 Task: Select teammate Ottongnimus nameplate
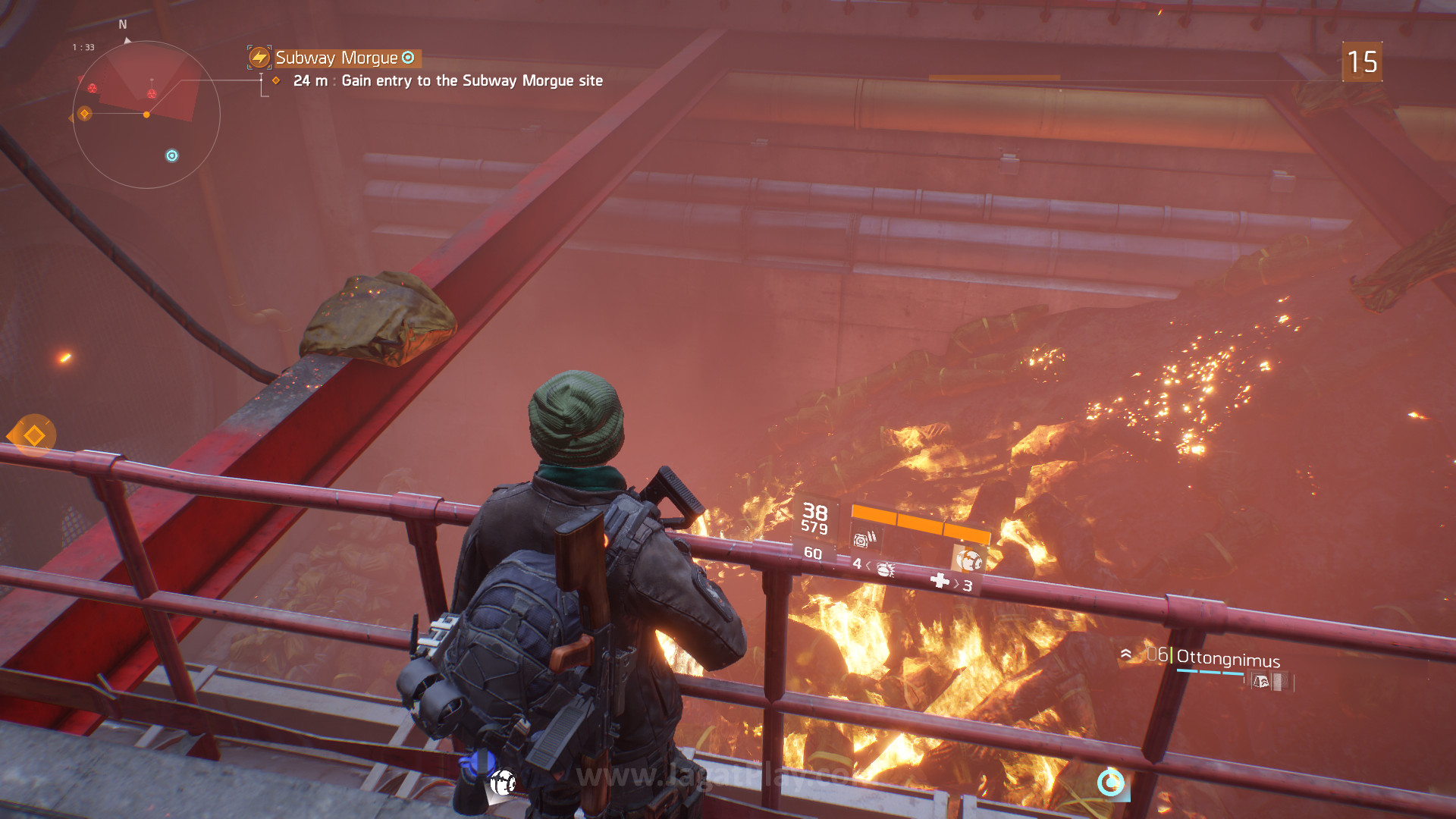1227,659
